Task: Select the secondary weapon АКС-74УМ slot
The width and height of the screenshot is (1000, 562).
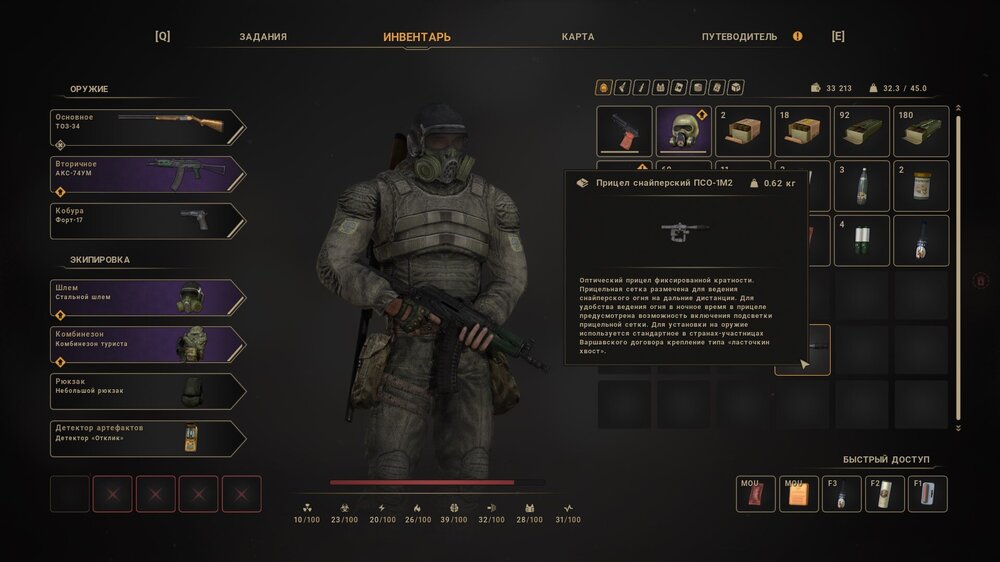Action: point(147,174)
